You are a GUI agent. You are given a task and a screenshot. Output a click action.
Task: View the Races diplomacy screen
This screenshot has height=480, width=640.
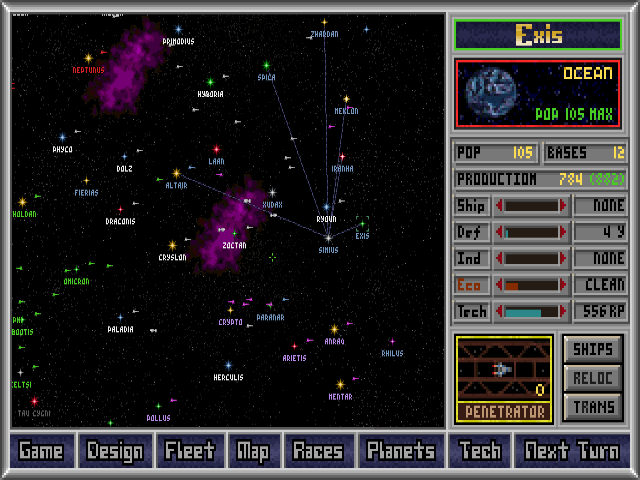pos(318,451)
